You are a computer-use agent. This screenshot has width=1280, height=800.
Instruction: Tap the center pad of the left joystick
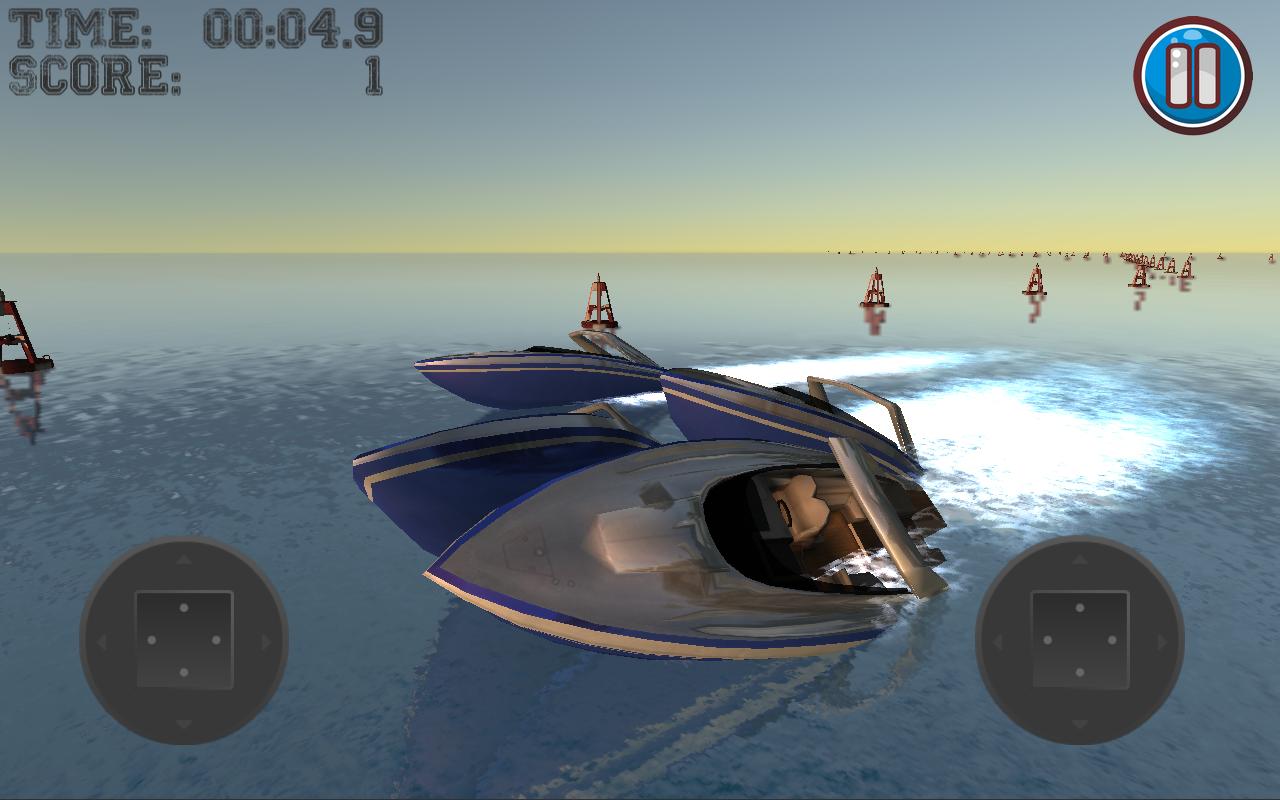pos(182,640)
